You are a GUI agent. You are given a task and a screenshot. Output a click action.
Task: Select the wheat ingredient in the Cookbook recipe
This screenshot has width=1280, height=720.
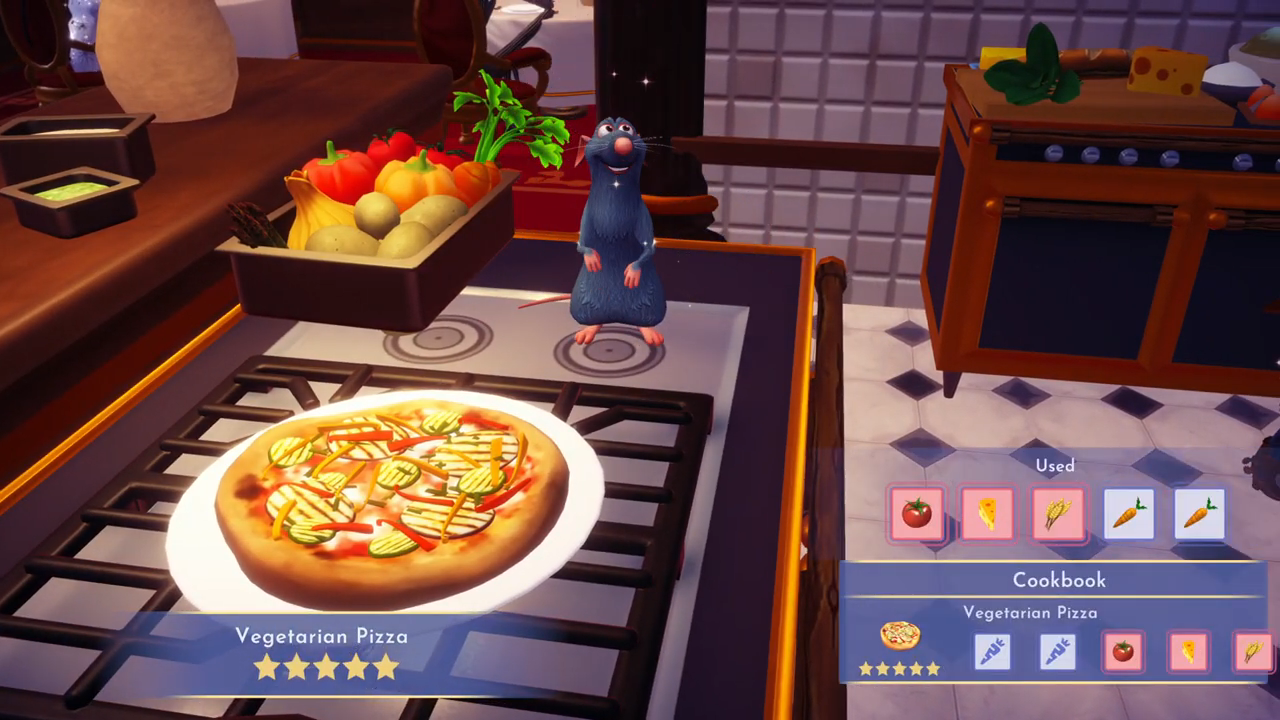pyautogui.click(x=1252, y=651)
